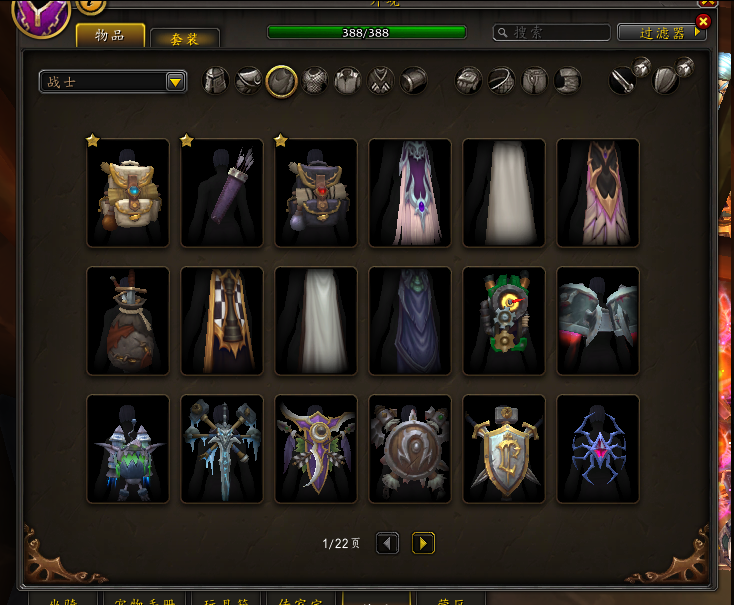Choose the tied loot sack back appearance

click(128, 321)
